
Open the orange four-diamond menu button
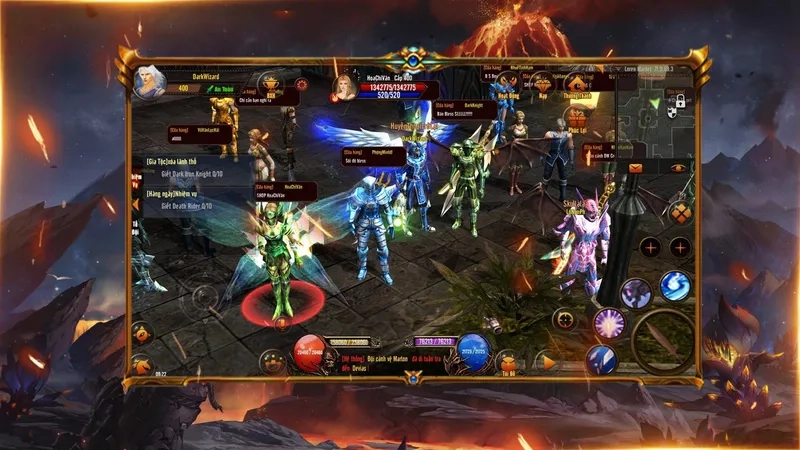pos(680,212)
